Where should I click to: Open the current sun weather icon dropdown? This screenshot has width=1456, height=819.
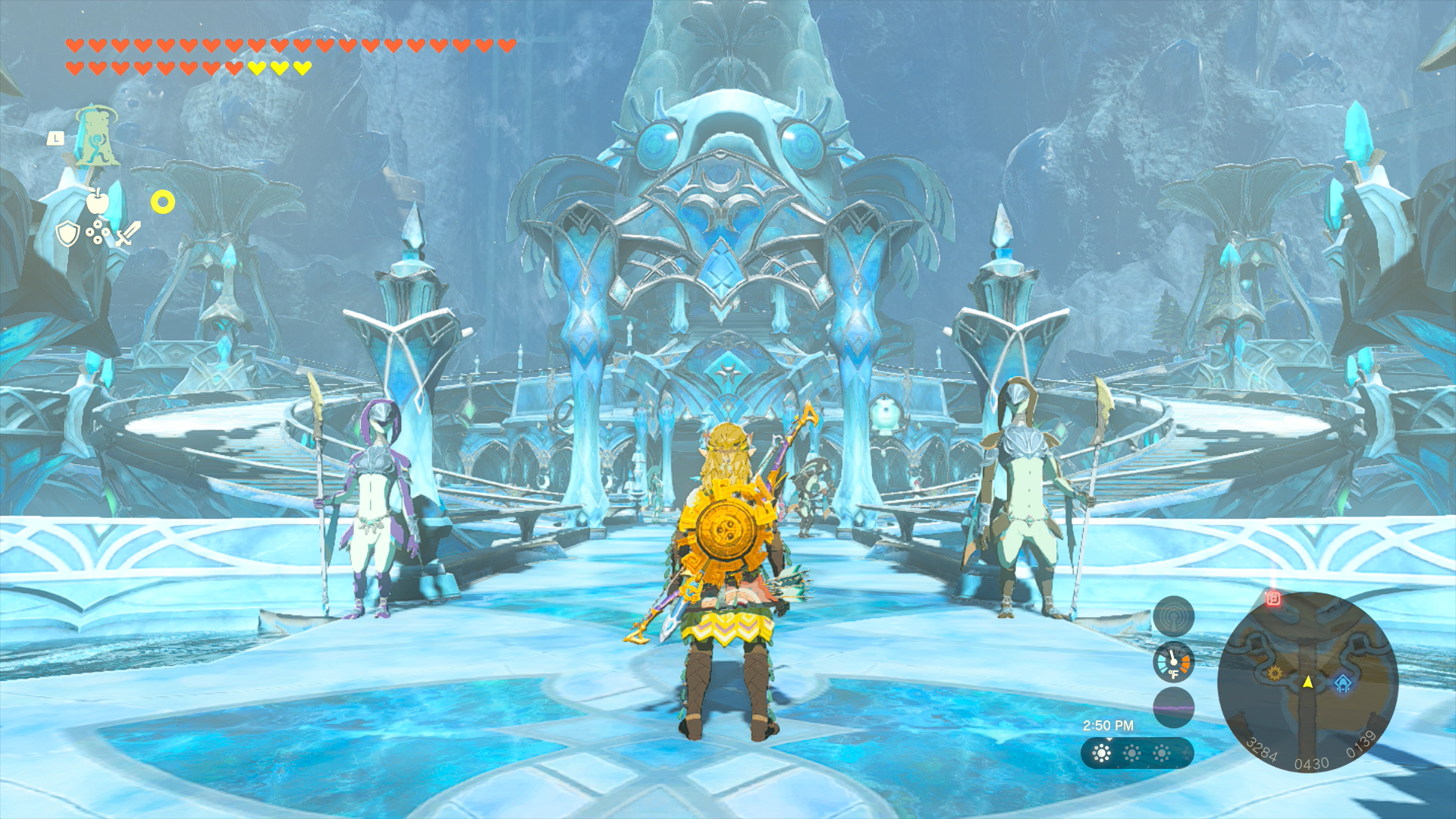tap(1100, 753)
